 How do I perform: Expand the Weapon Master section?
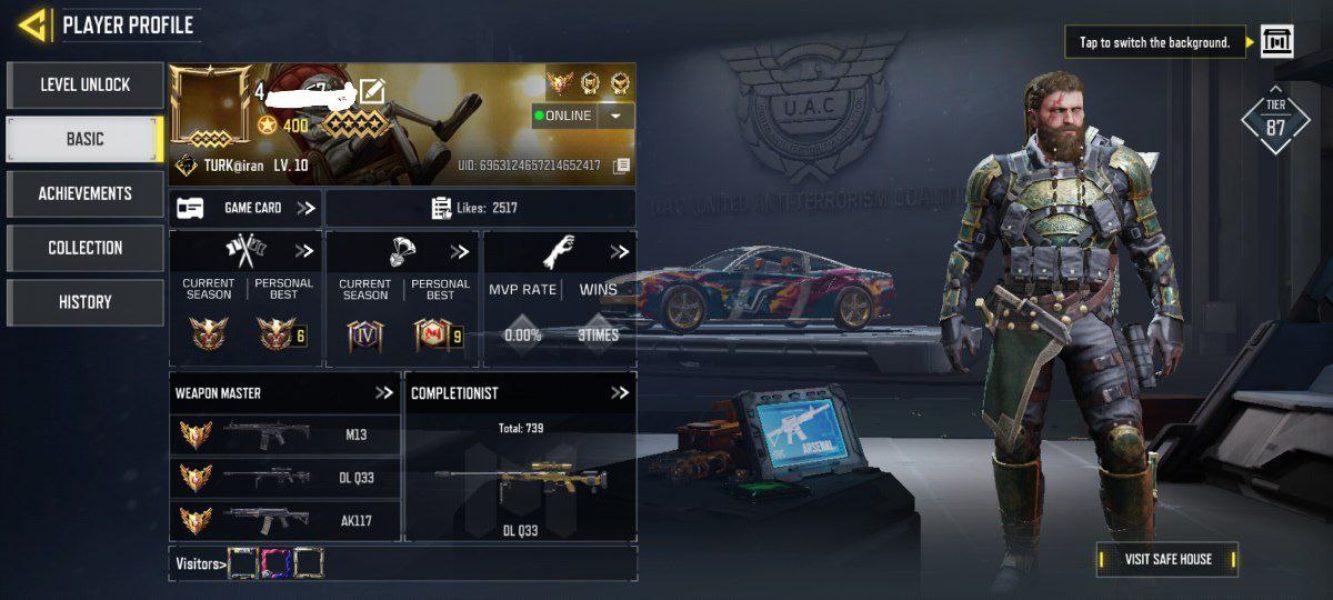384,393
